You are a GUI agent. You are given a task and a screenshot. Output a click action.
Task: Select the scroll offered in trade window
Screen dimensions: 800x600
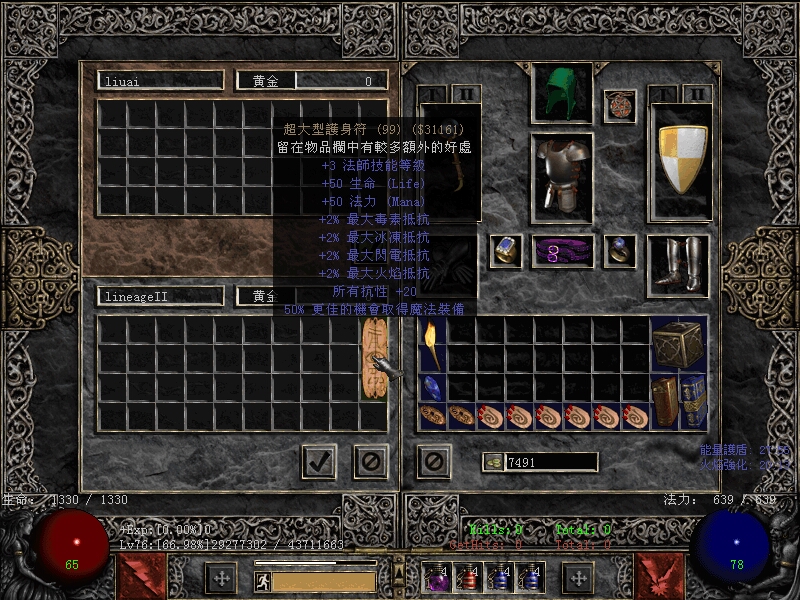(374, 360)
